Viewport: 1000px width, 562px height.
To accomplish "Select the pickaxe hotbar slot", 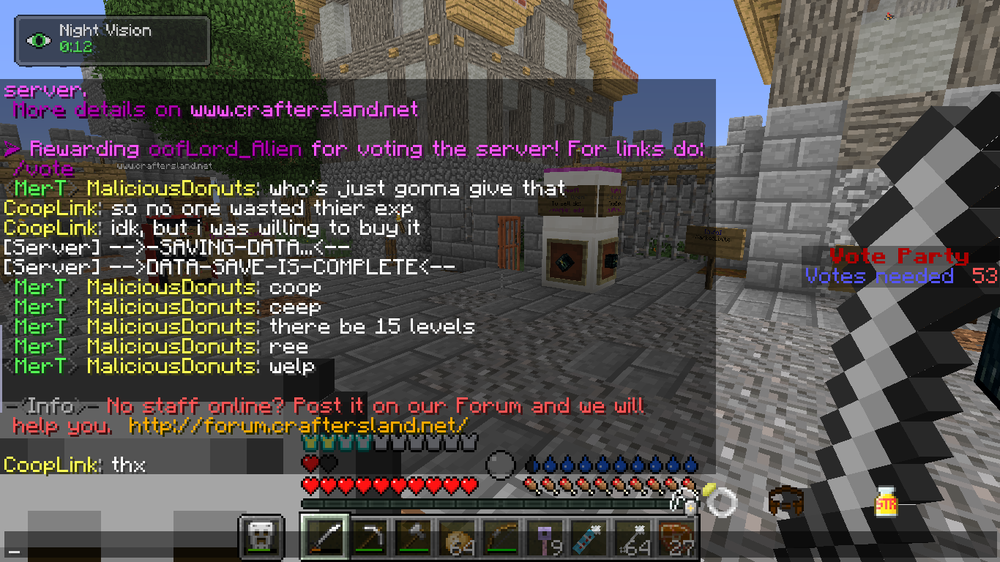I will pos(370,538).
